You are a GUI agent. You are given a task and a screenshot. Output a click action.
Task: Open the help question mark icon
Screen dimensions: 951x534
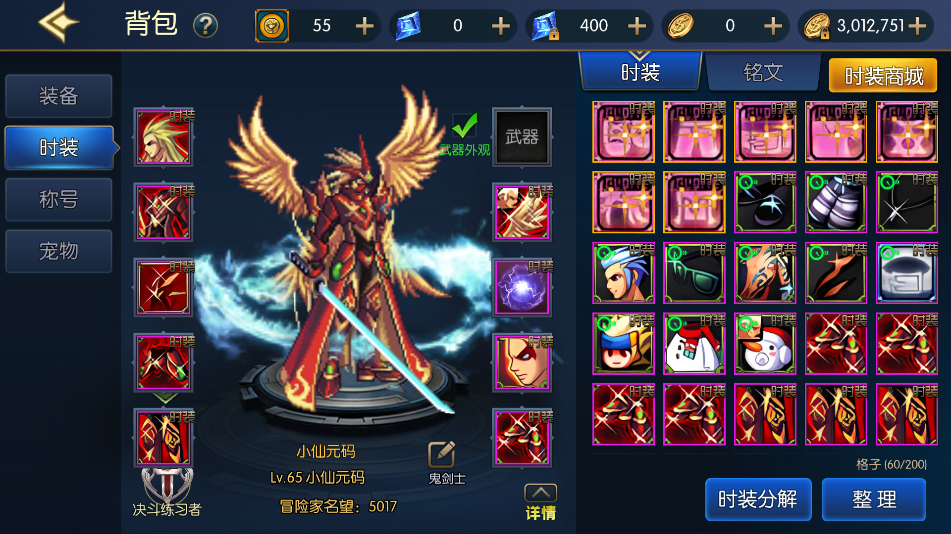tap(205, 26)
